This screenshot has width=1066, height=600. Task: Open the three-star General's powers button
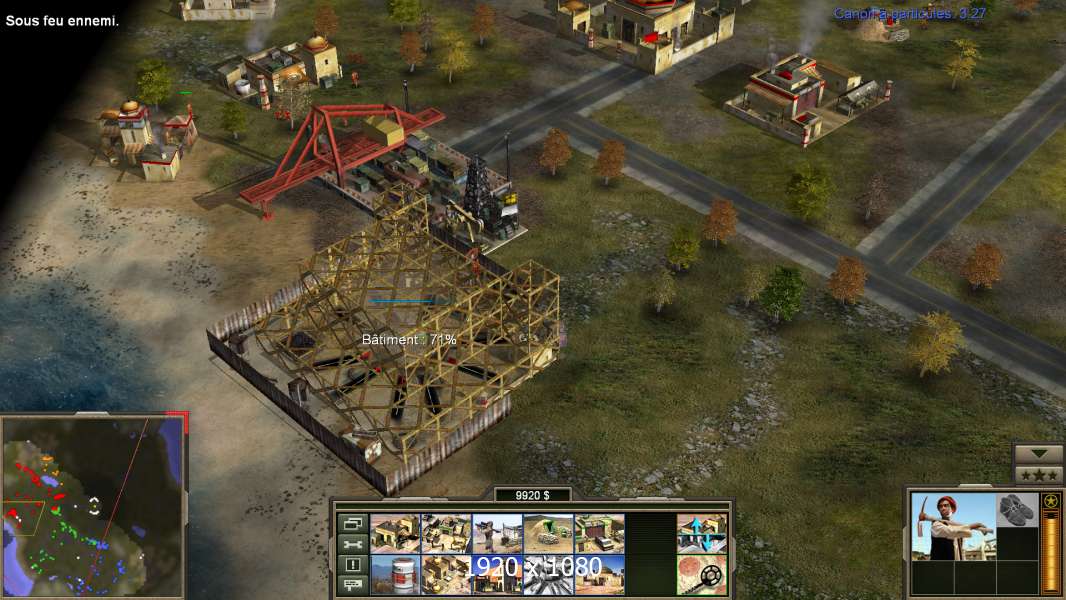tap(1038, 475)
